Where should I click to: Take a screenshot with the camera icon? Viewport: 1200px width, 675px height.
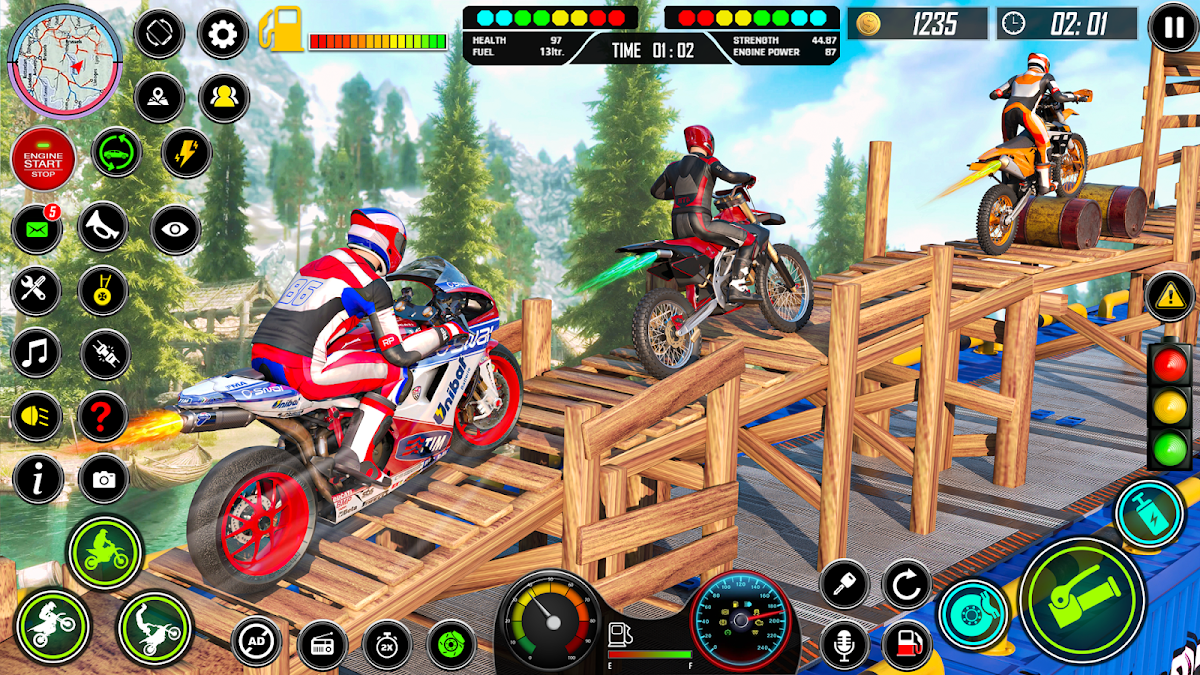(x=103, y=481)
